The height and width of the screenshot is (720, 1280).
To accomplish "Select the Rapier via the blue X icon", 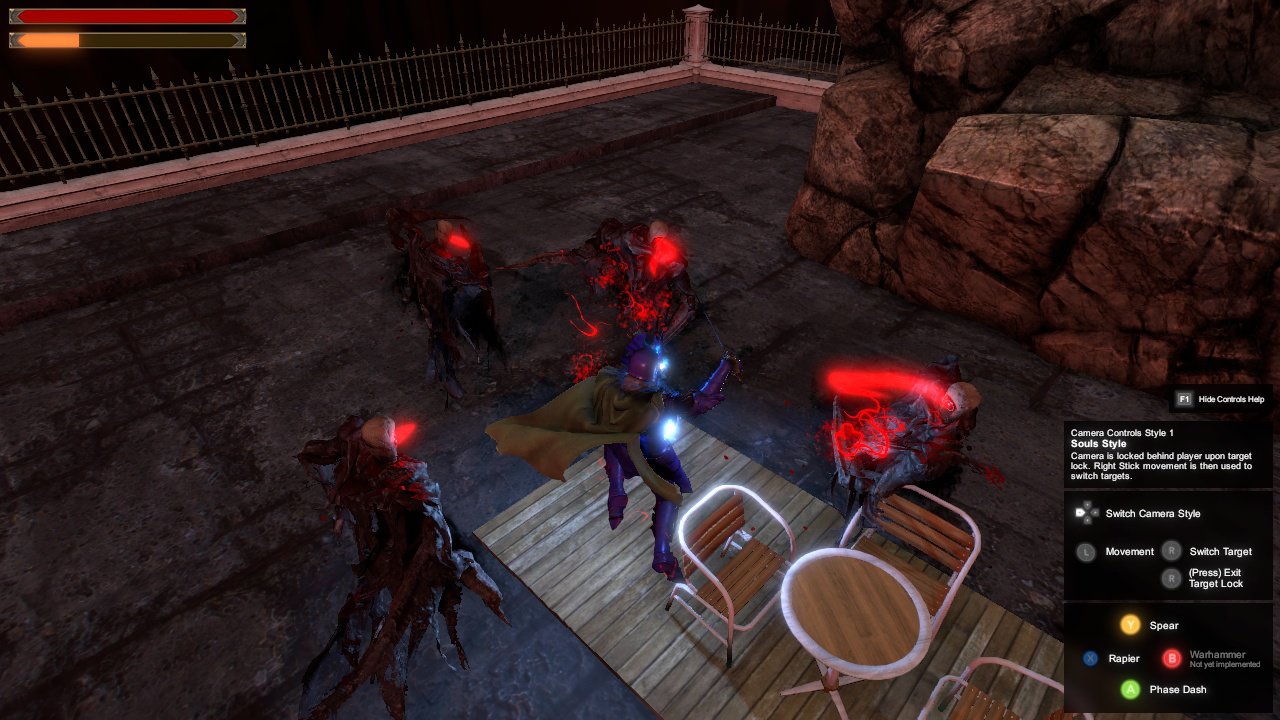I will [1090, 658].
